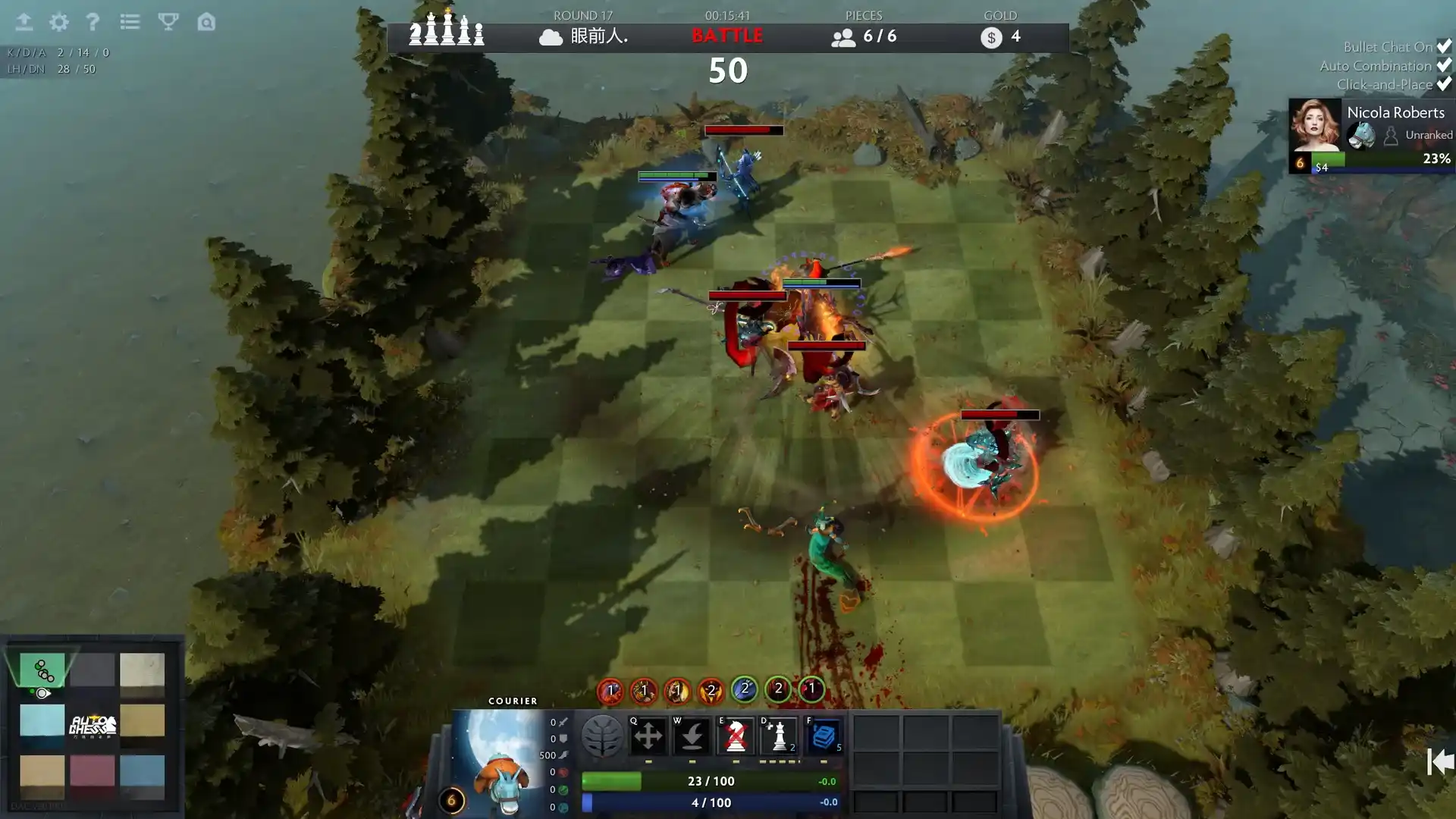Open the chess pieces rank display
Screen dimensions: 1456x819
click(x=446, y=32)
